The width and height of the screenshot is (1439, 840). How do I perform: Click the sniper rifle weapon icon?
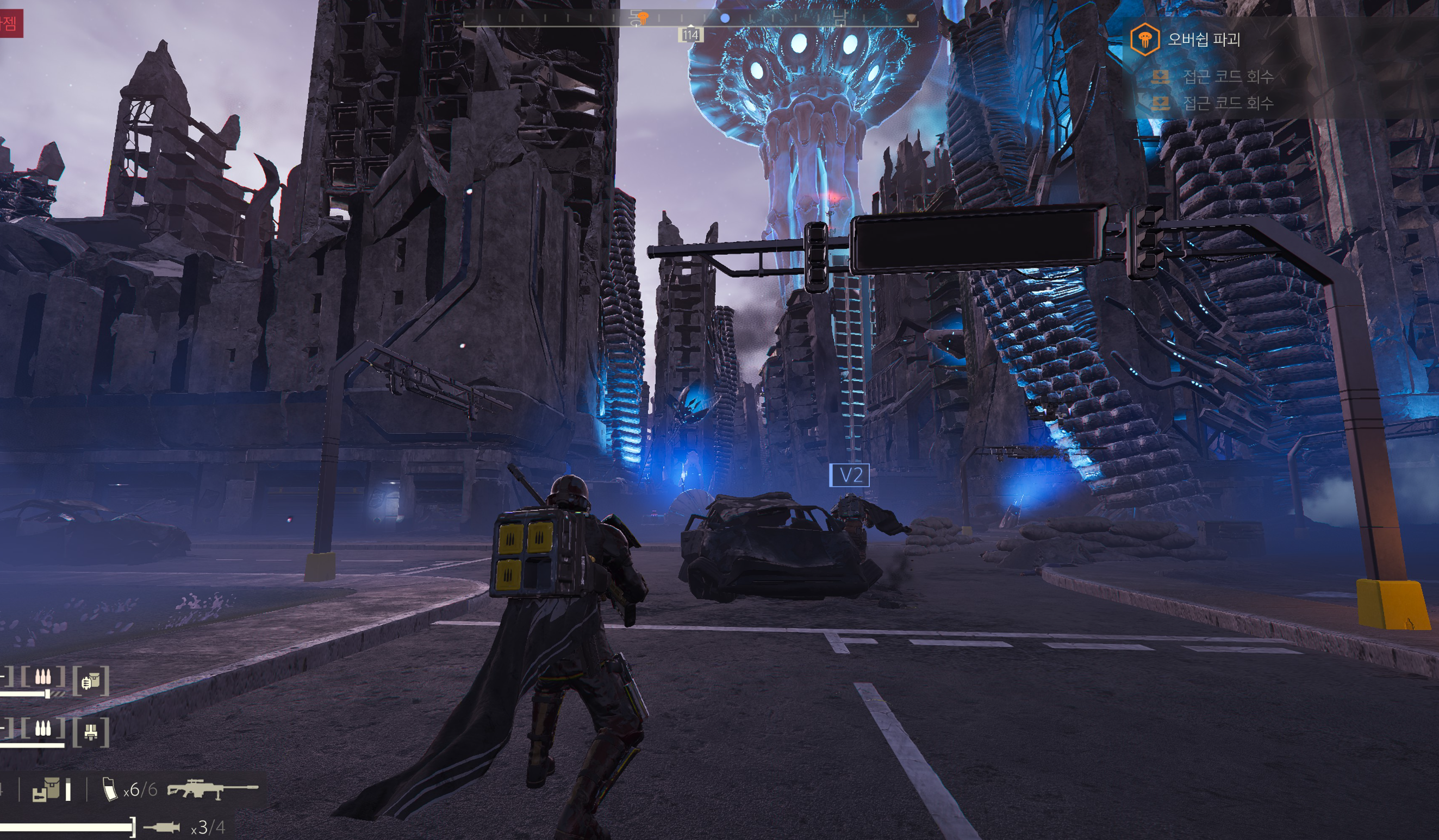click(213, 789)
